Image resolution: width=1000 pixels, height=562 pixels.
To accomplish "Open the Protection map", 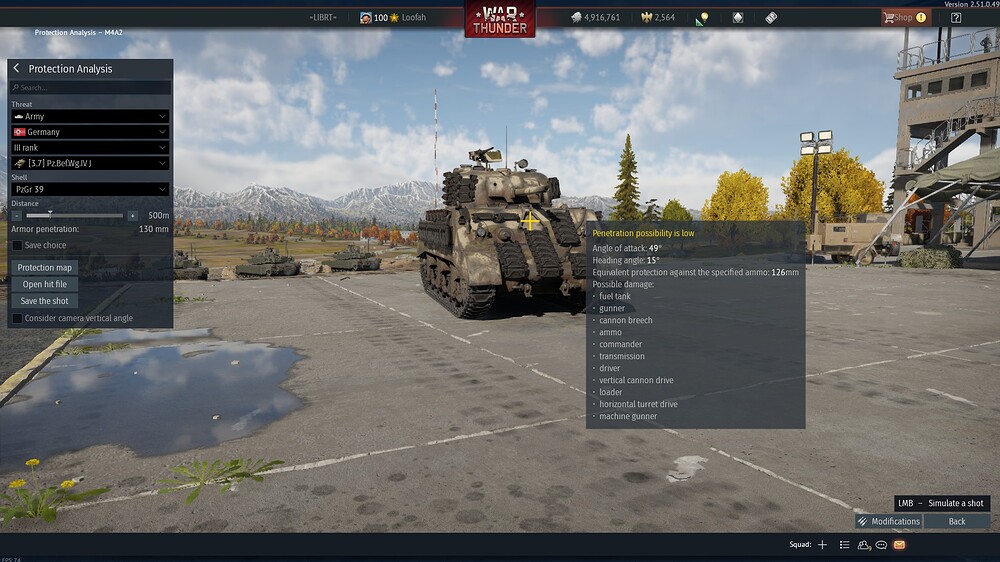I will [45, 267].
